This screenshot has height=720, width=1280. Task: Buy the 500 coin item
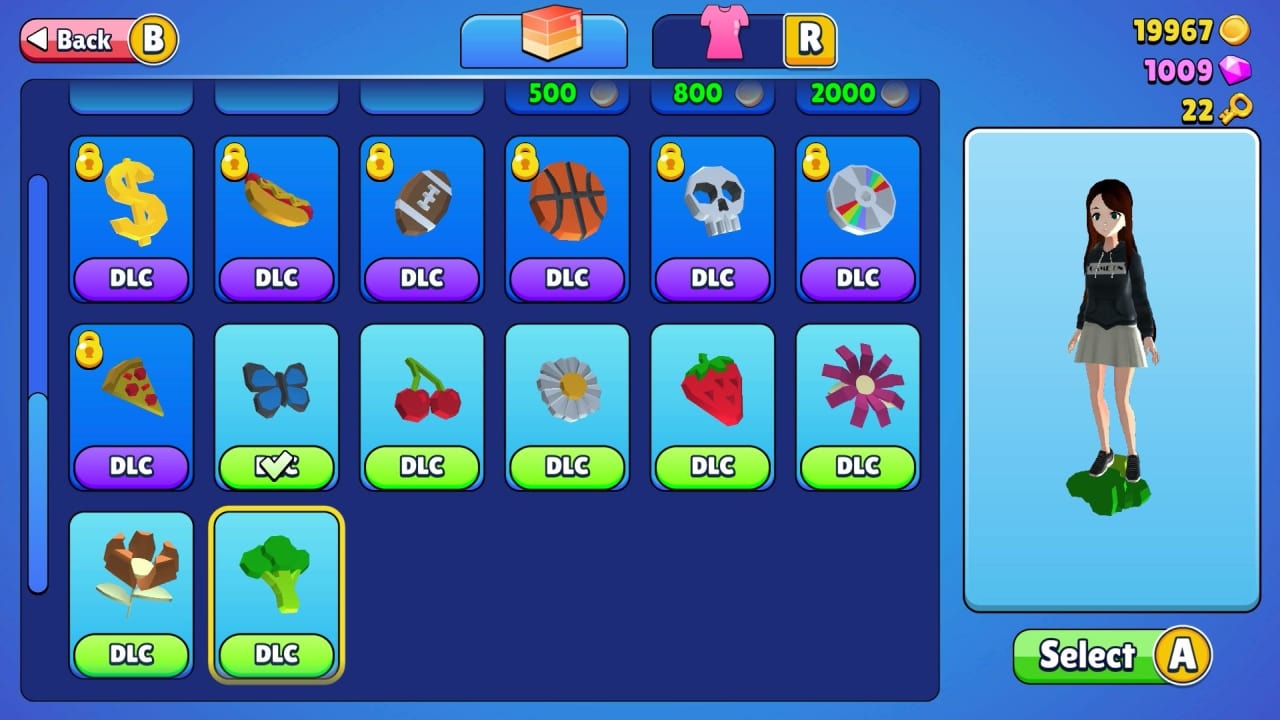567,94
